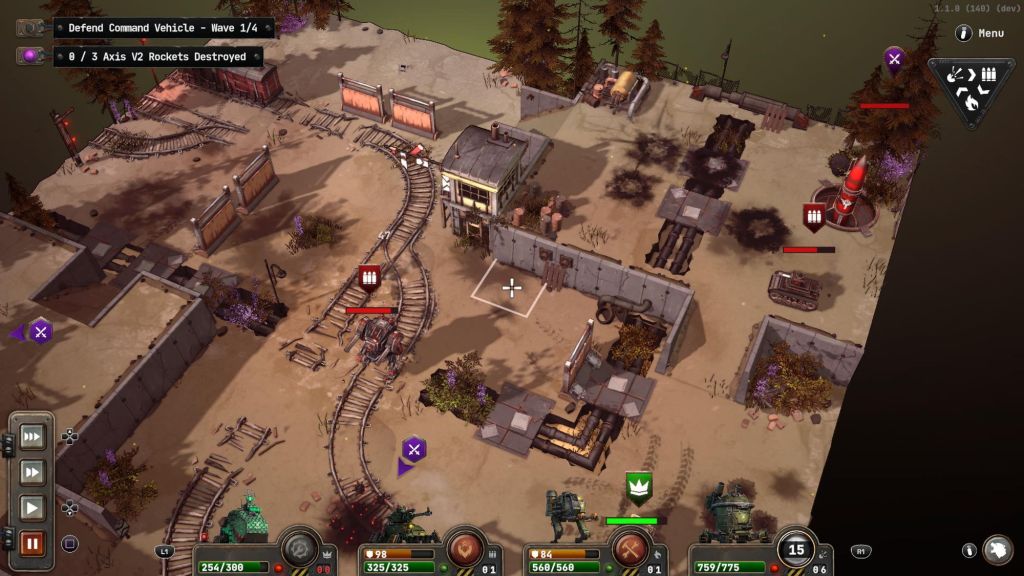
Task: Select the unit marked with the green crown
Action: (x=638, y=487)
